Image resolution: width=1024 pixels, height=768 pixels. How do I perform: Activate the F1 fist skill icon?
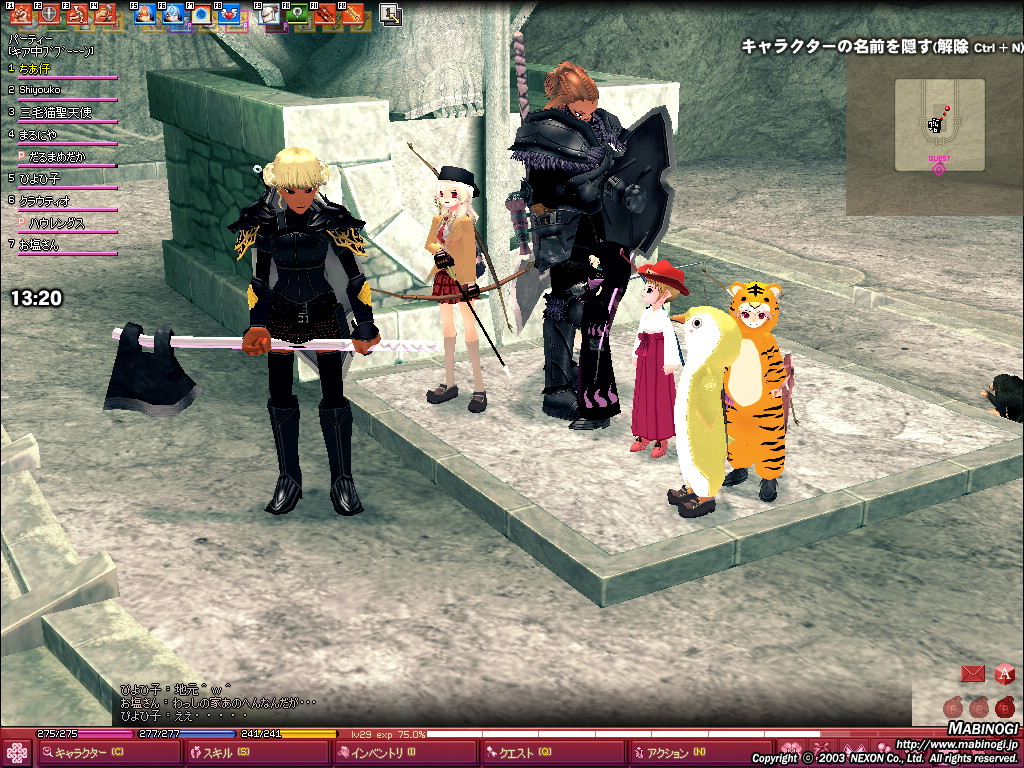(19, 14)
